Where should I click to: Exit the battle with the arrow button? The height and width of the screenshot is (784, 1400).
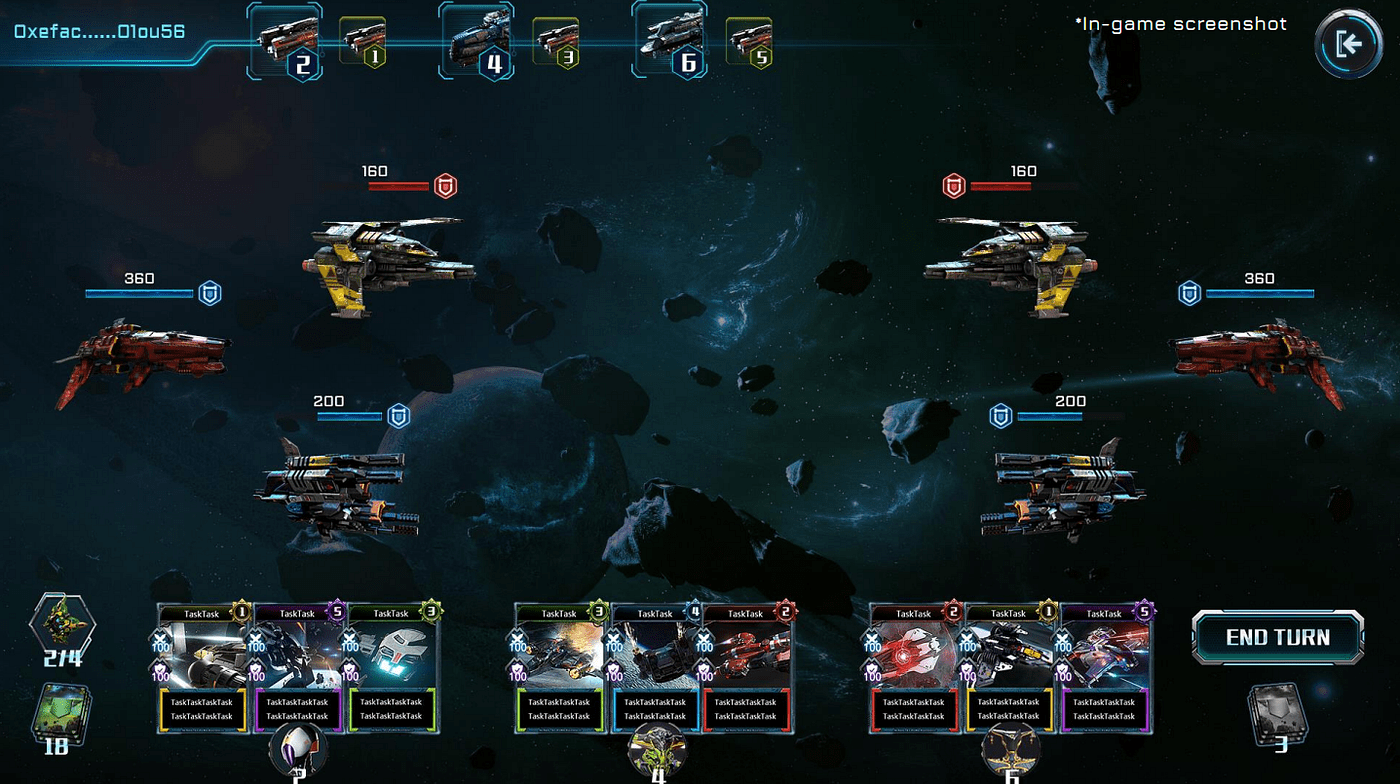1347,44
